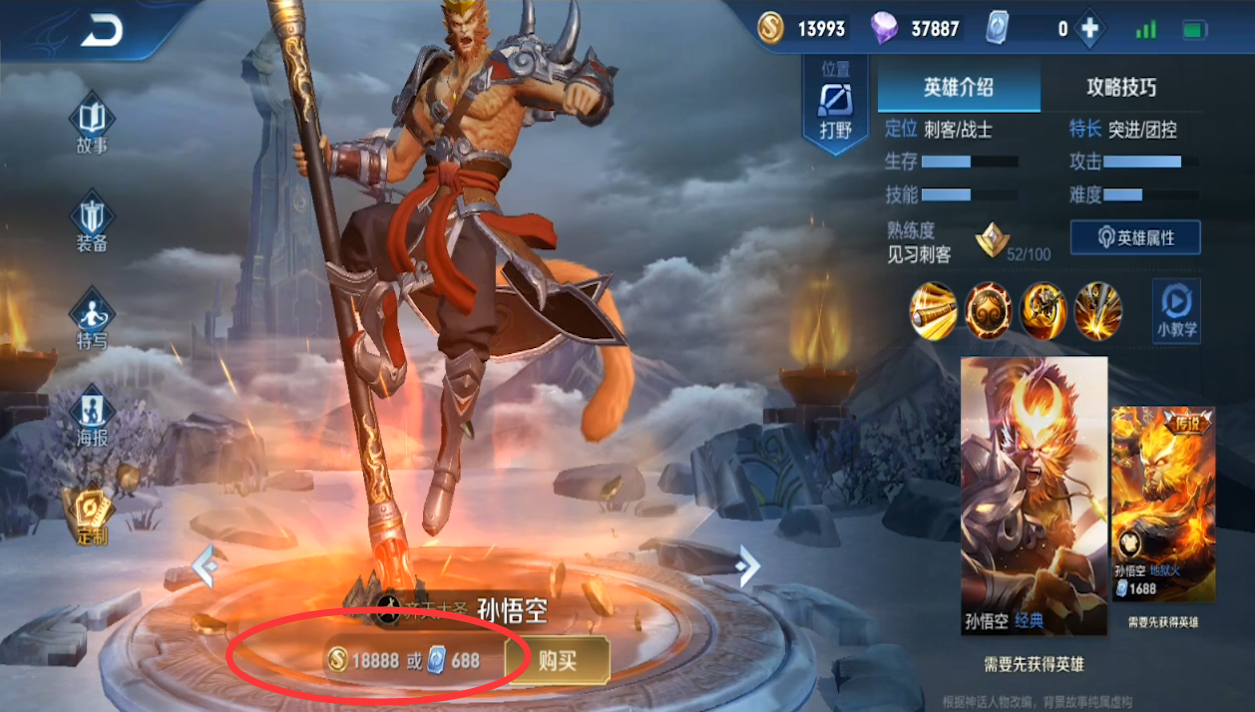Select the golden staff skill icon
The height and width of the screenshot is (712, 1255).
pos(933,311)
